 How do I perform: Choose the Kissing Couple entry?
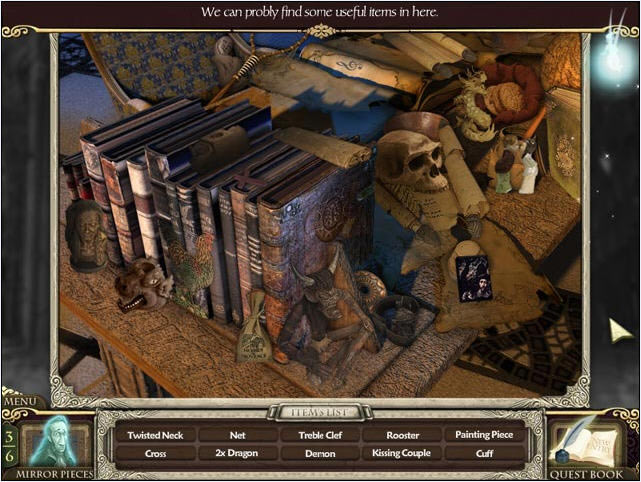click(x=402, y=453)
